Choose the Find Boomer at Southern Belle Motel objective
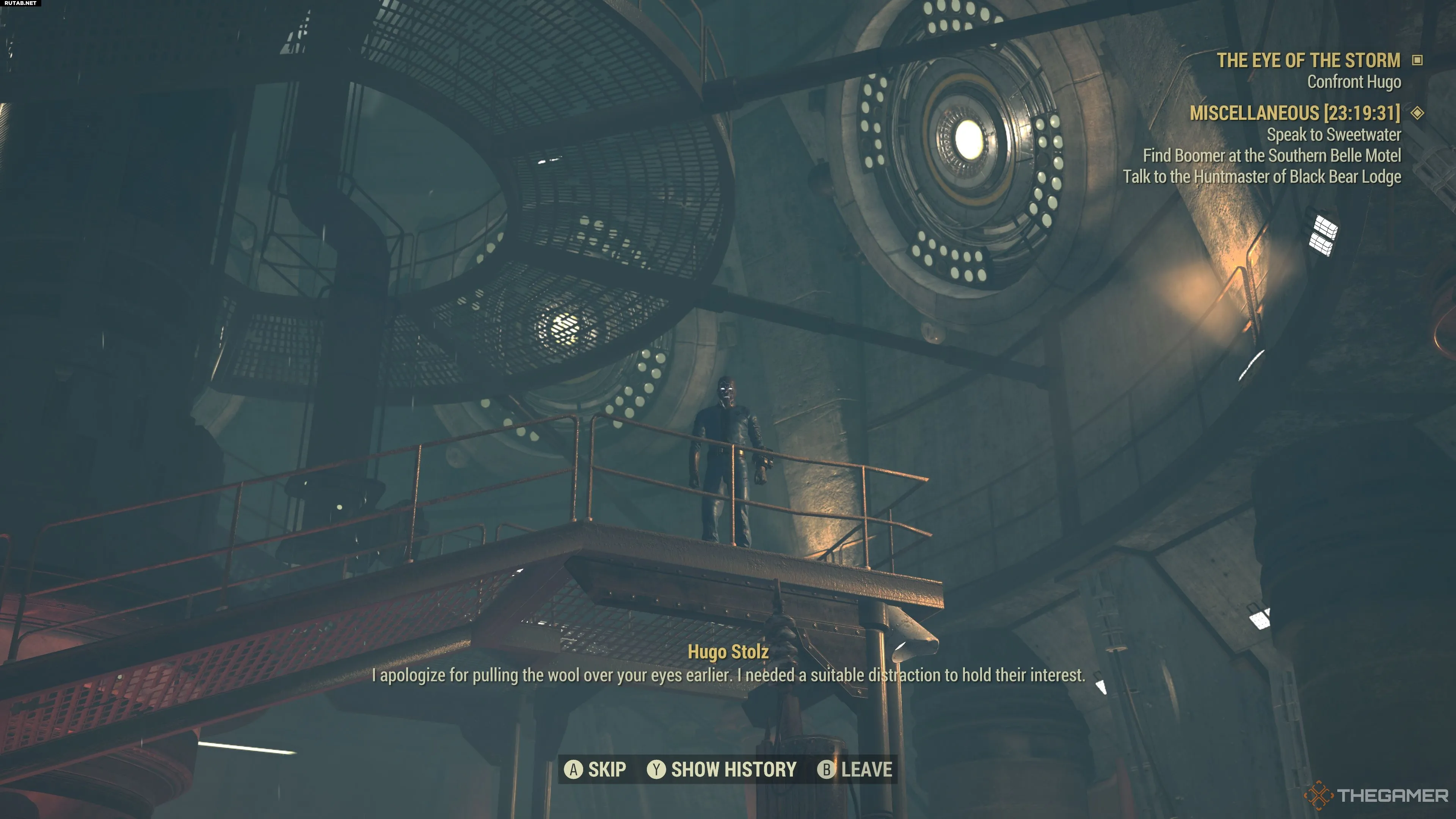Screen dimensions: 1456x819 click(1272, 155)
